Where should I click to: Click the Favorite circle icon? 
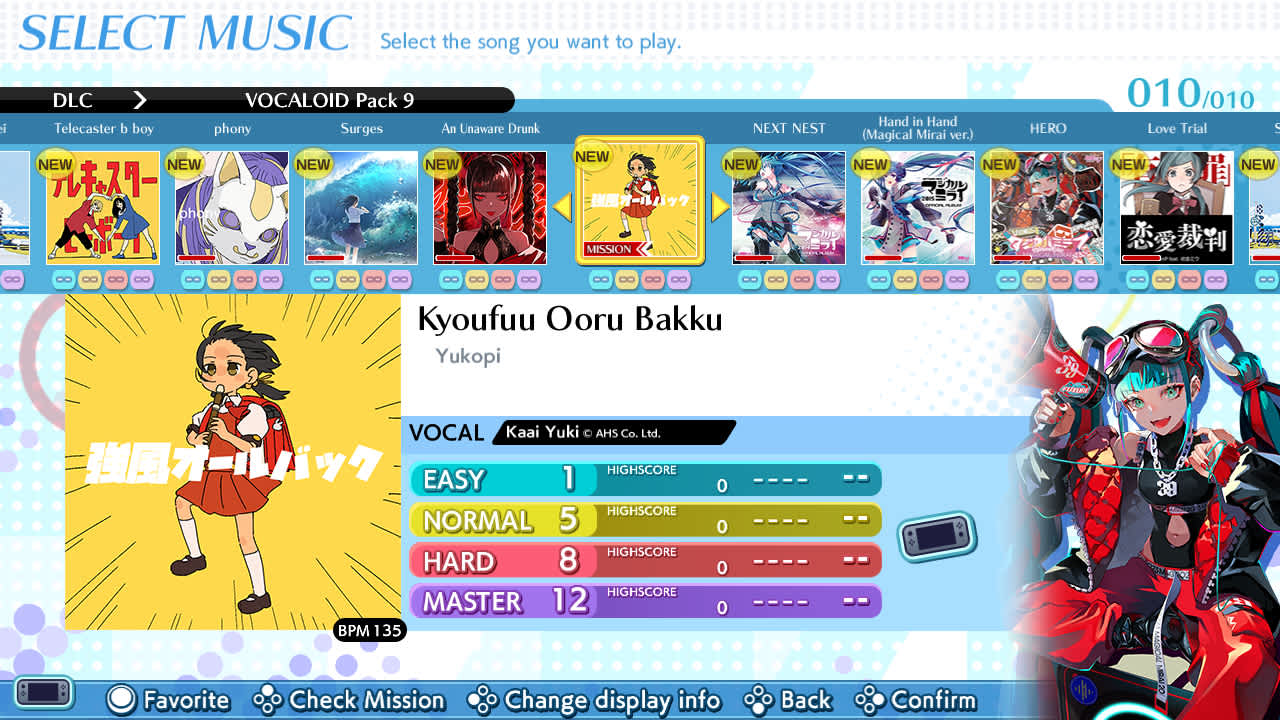click(x=120, y=701)
